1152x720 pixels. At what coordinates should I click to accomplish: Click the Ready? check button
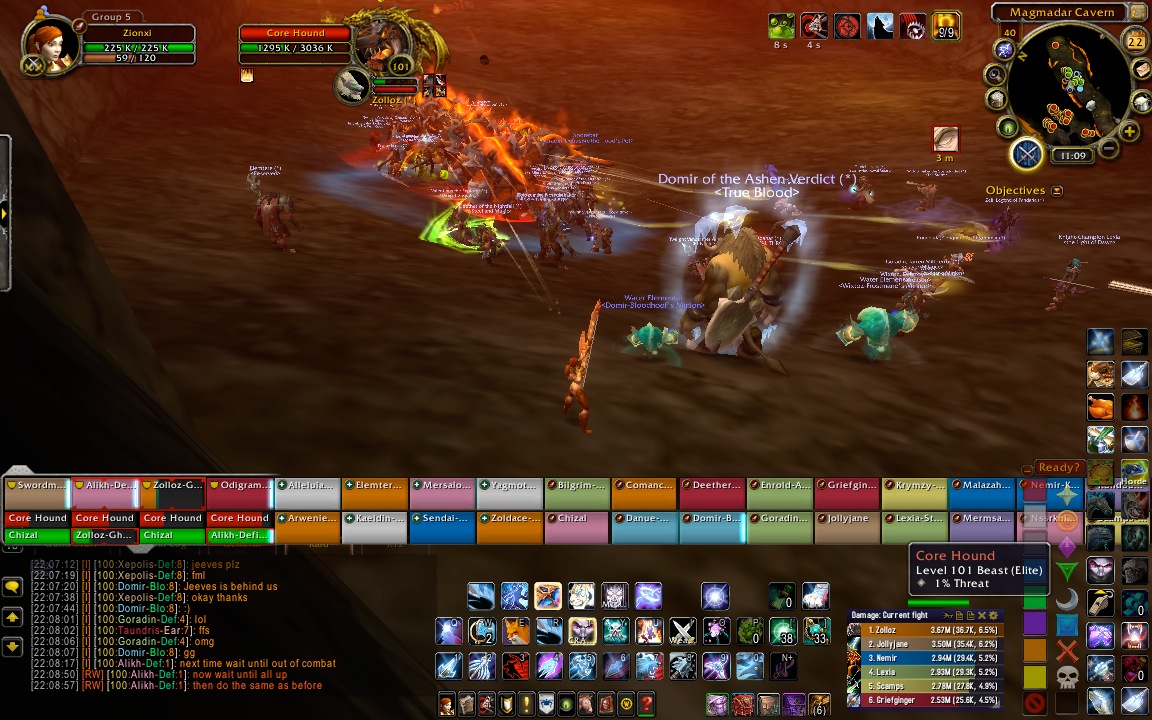pyautogui.click(x=1059, y=467)
